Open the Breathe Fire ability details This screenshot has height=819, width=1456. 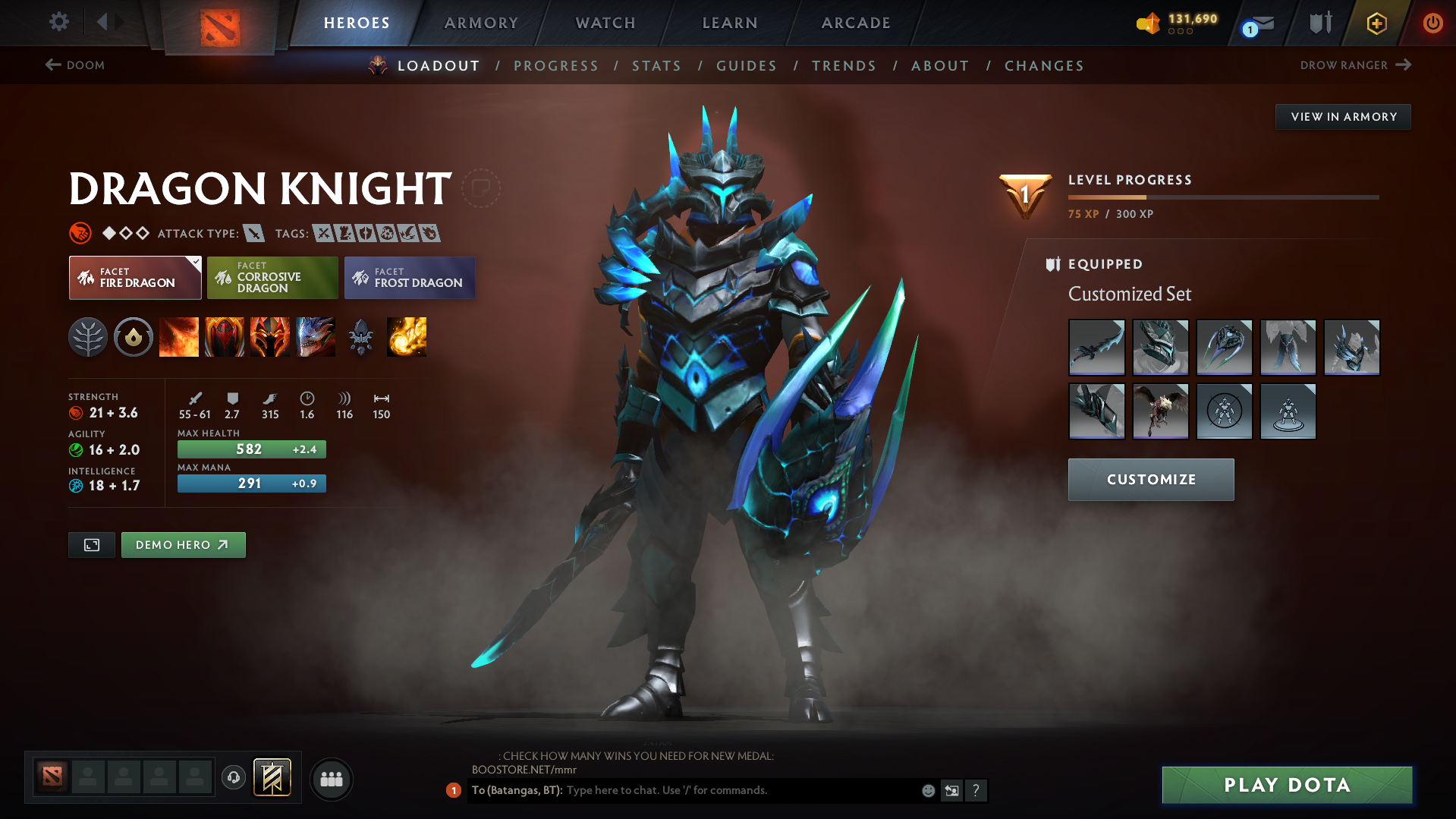click(x=179, y=337)
